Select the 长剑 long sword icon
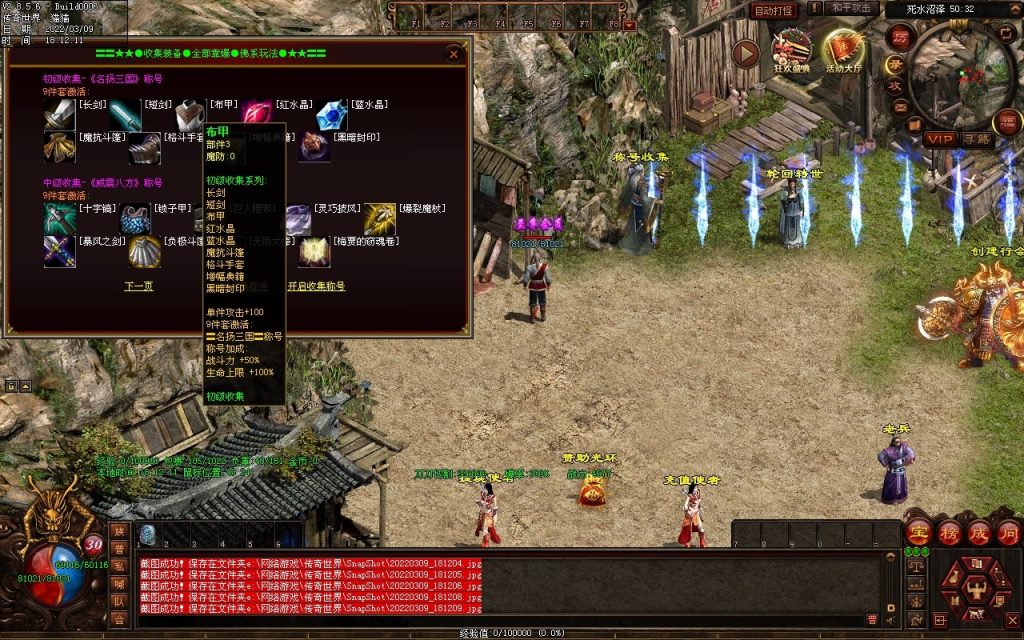 (x=59, y=117)
